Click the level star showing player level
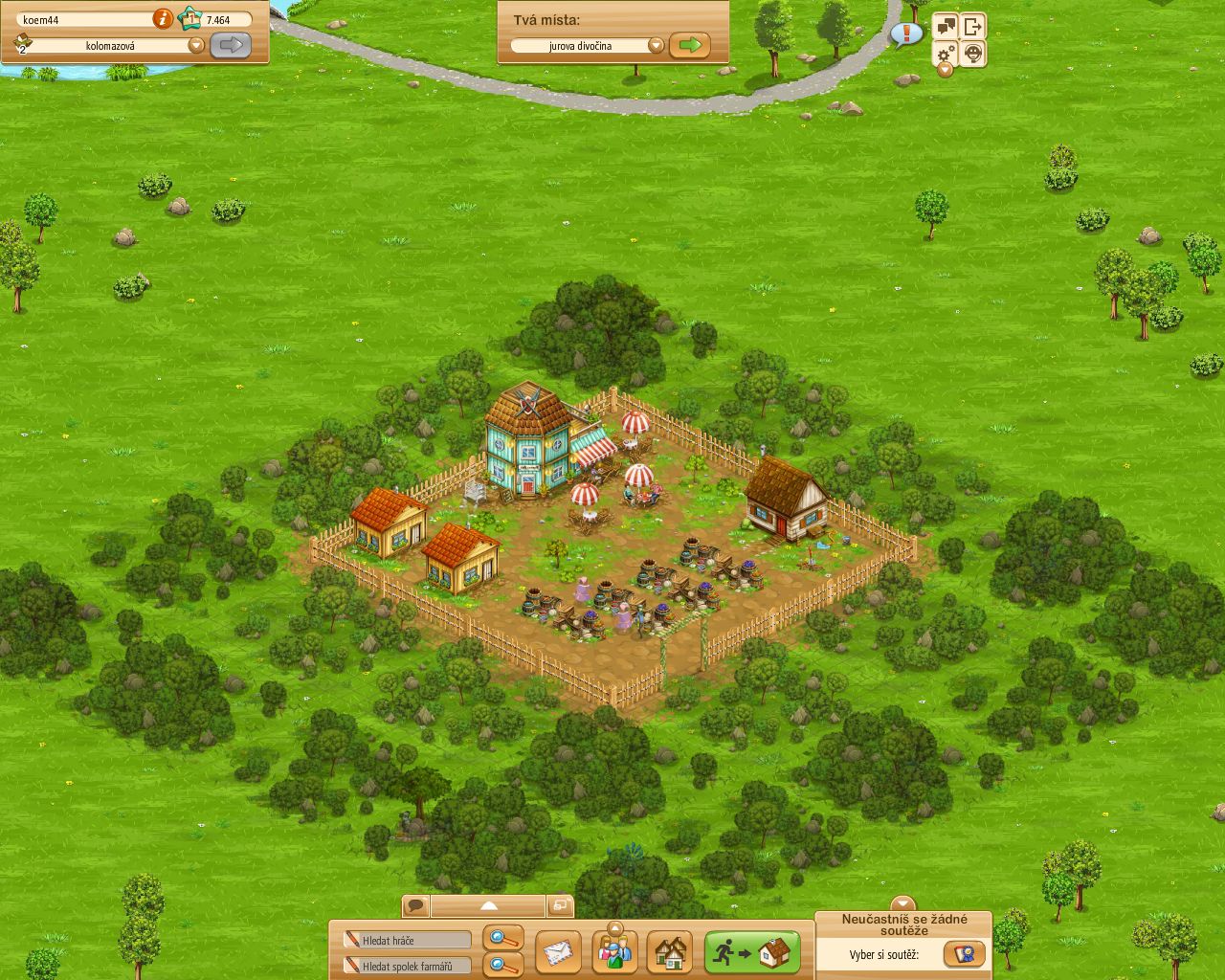The width and height of the screenshot is (1225, 980). pyautogui.click(x=189, y=17)
